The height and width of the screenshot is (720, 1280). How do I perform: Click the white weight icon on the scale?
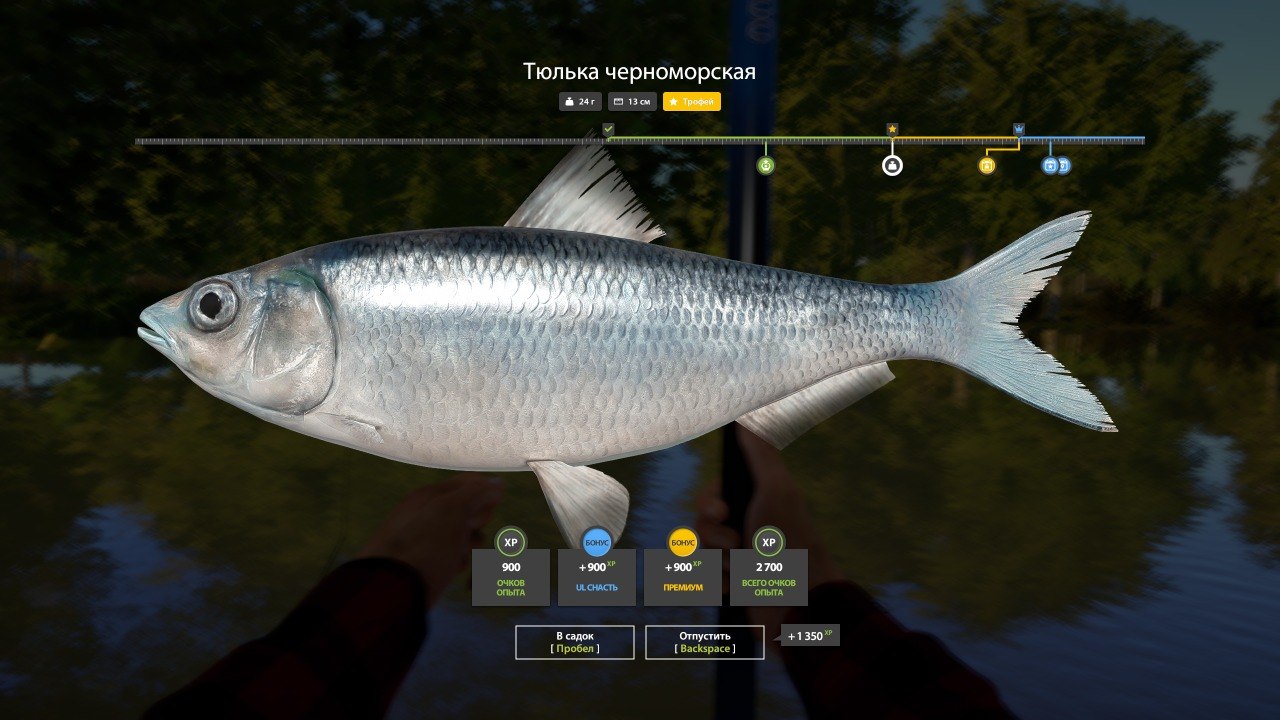(x=892, y=166)
